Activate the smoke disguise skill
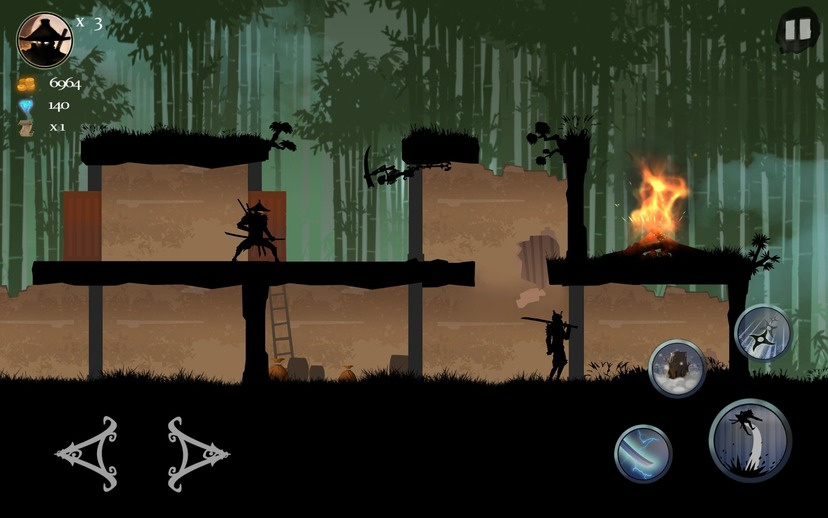 pyautogui.click(x=677, y=368)
